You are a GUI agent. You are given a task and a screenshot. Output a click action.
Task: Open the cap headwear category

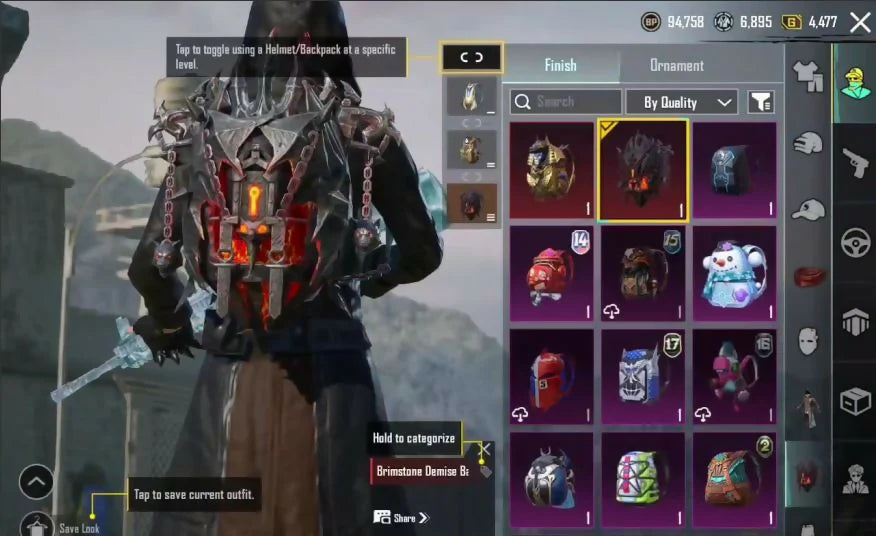(808, 210)
